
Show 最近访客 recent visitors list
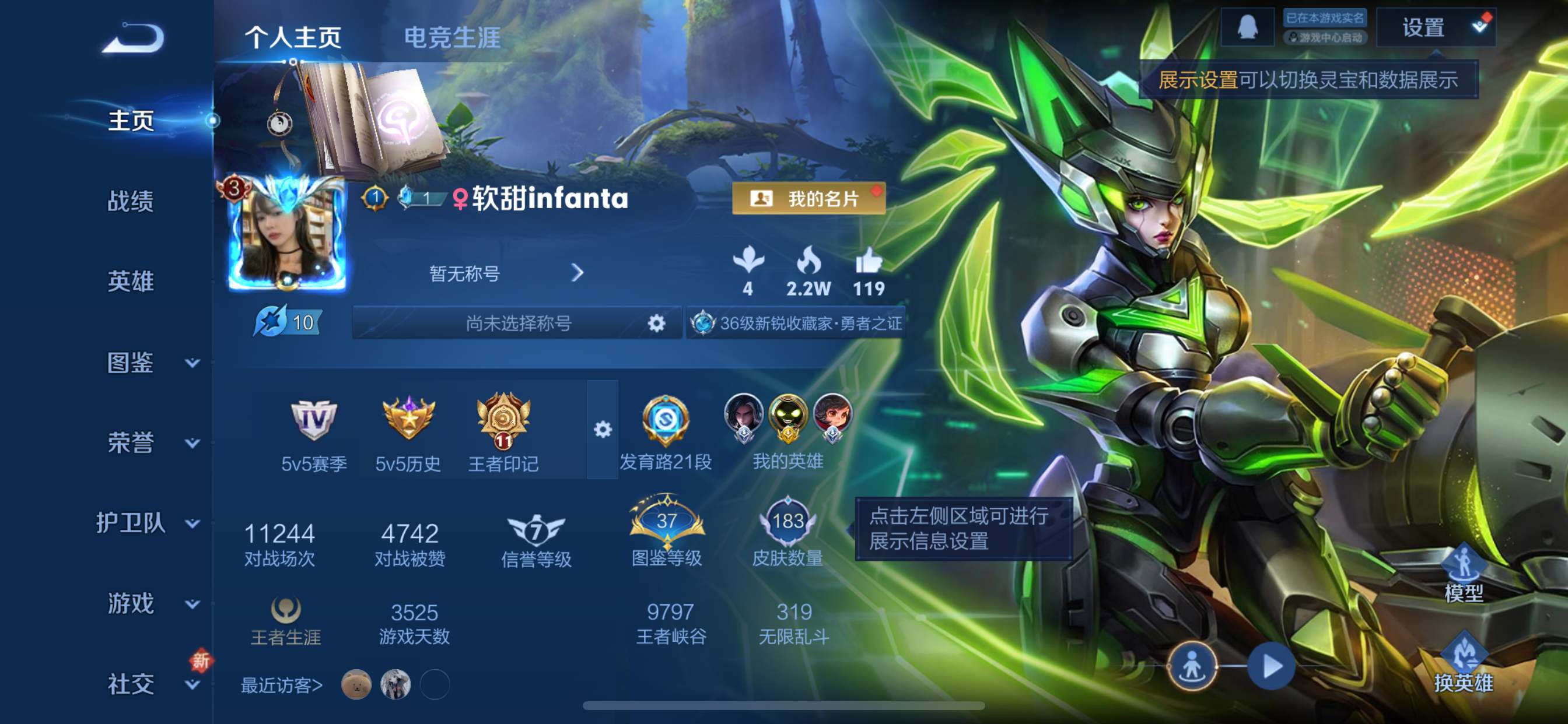[282, 685]
